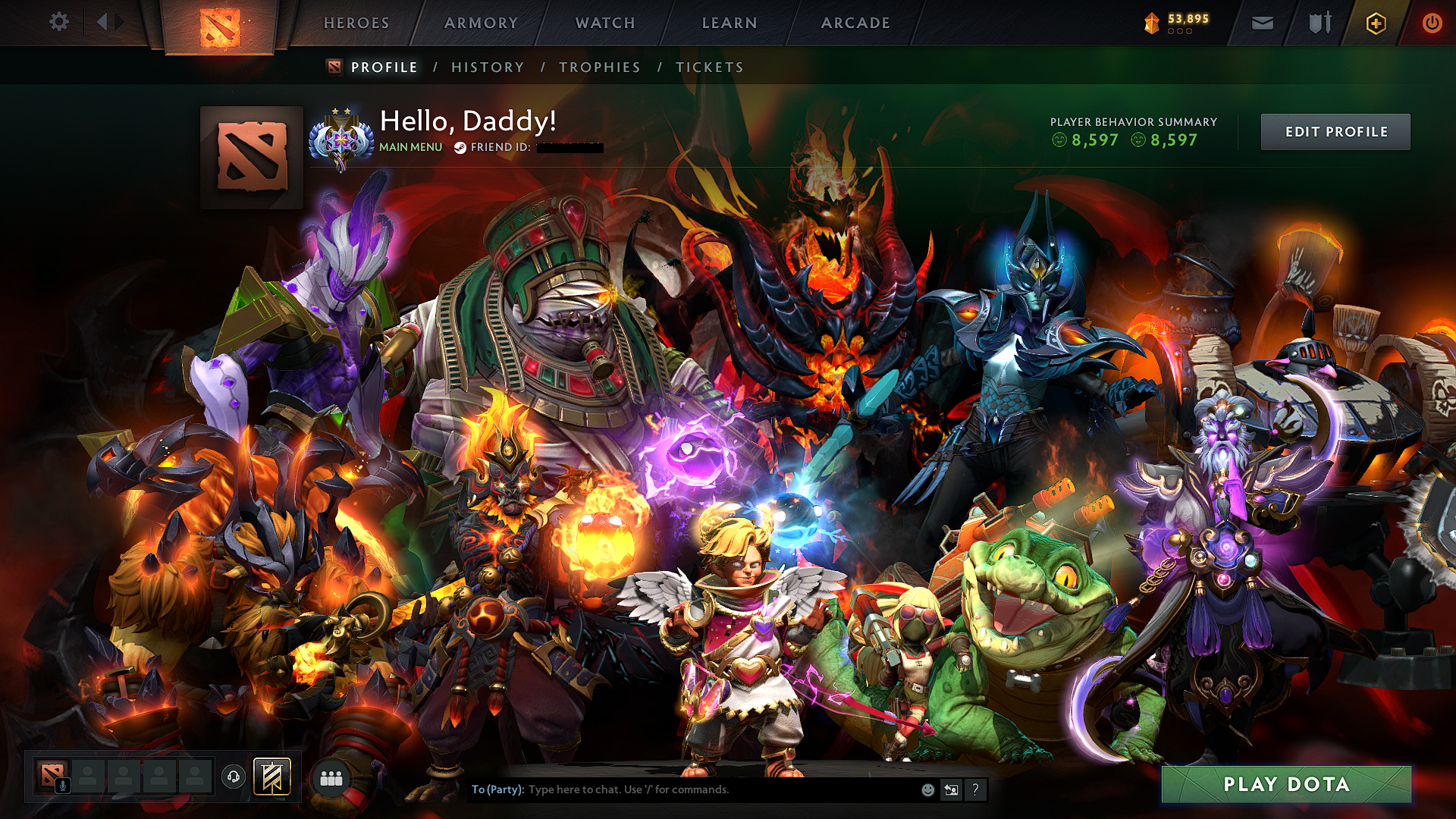Toggle the microphone on your party avatar
Screen dimensions: 1456x819
(62, 785)
